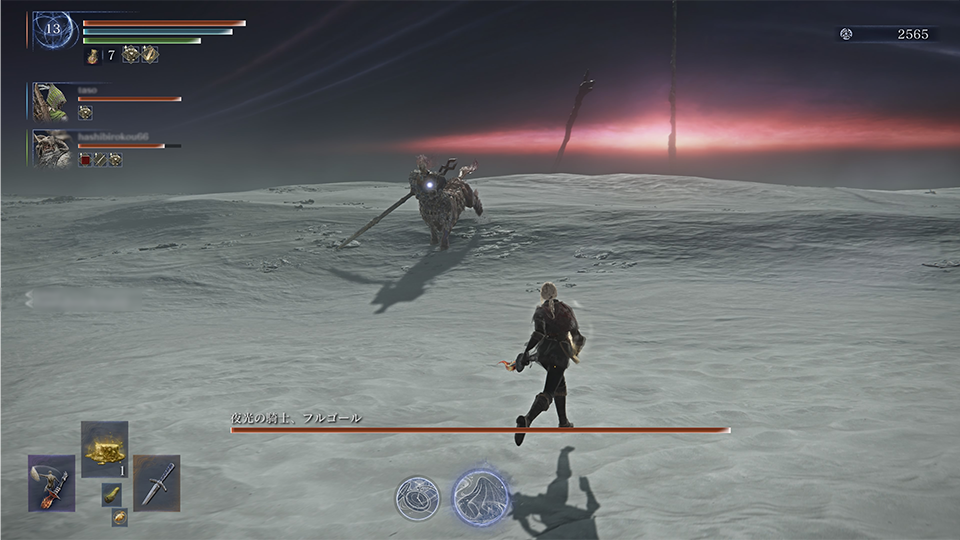The width and height of the screenshot is (960, 540).
Task: Select the flaming weapon left-hand slot
Action: (x=51, y=483)
